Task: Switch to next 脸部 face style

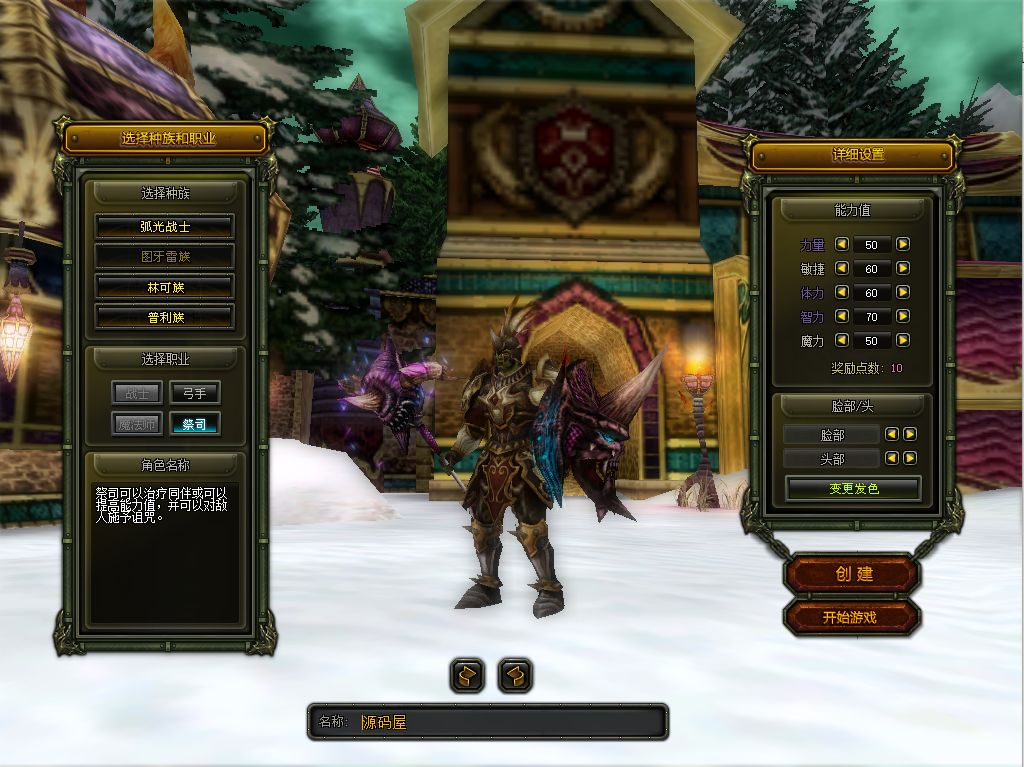Action: click(x=910, y=434)
